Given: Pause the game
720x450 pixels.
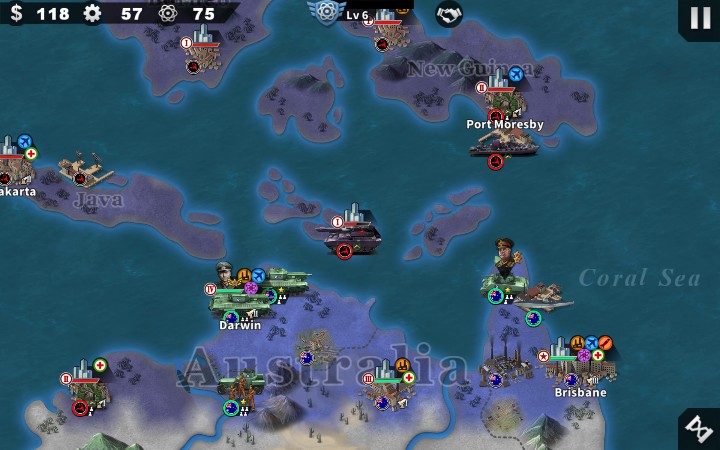Looking at the screenshot, I should [698, 17].
